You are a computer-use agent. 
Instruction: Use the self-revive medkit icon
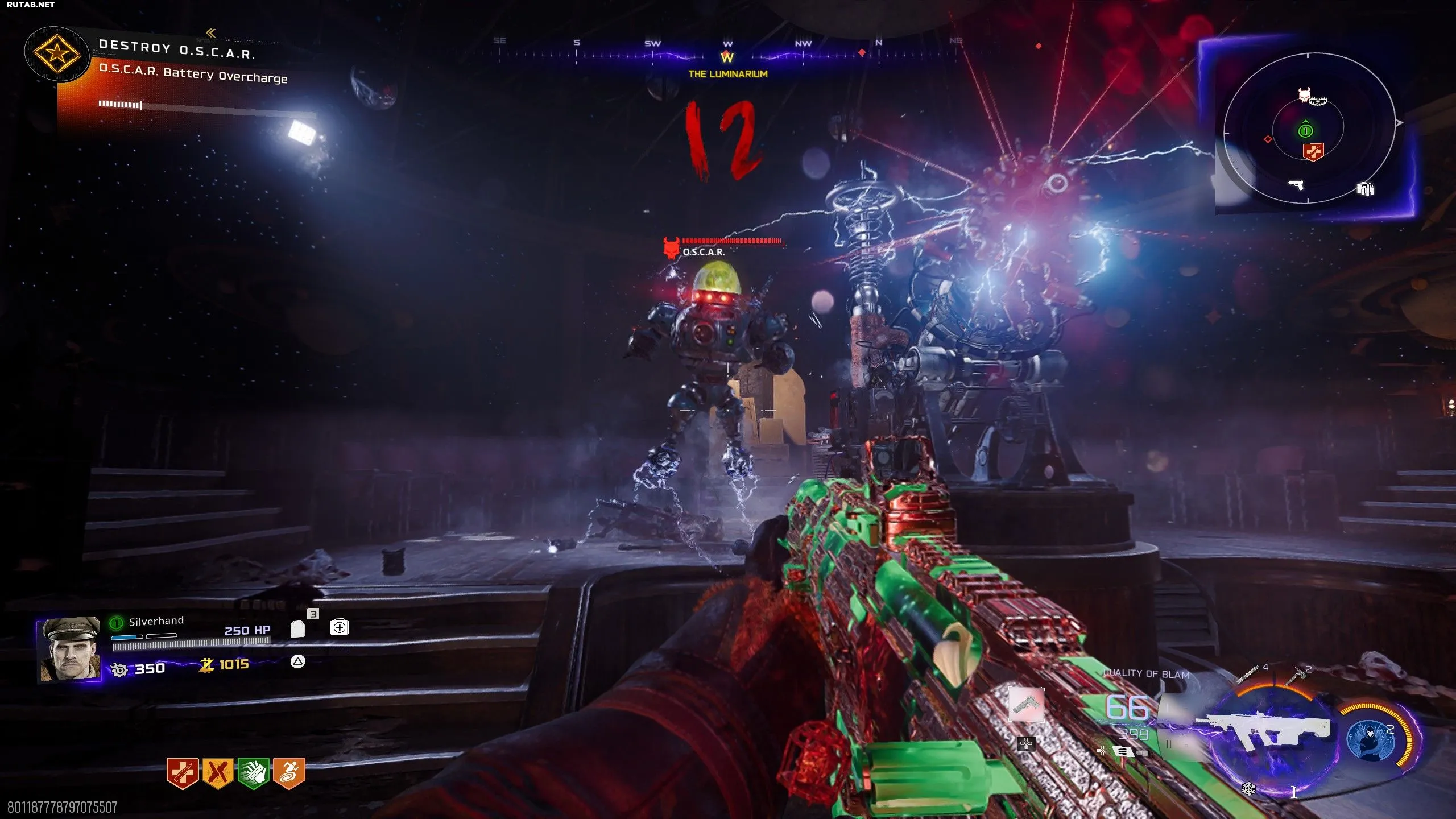(340, 627)
